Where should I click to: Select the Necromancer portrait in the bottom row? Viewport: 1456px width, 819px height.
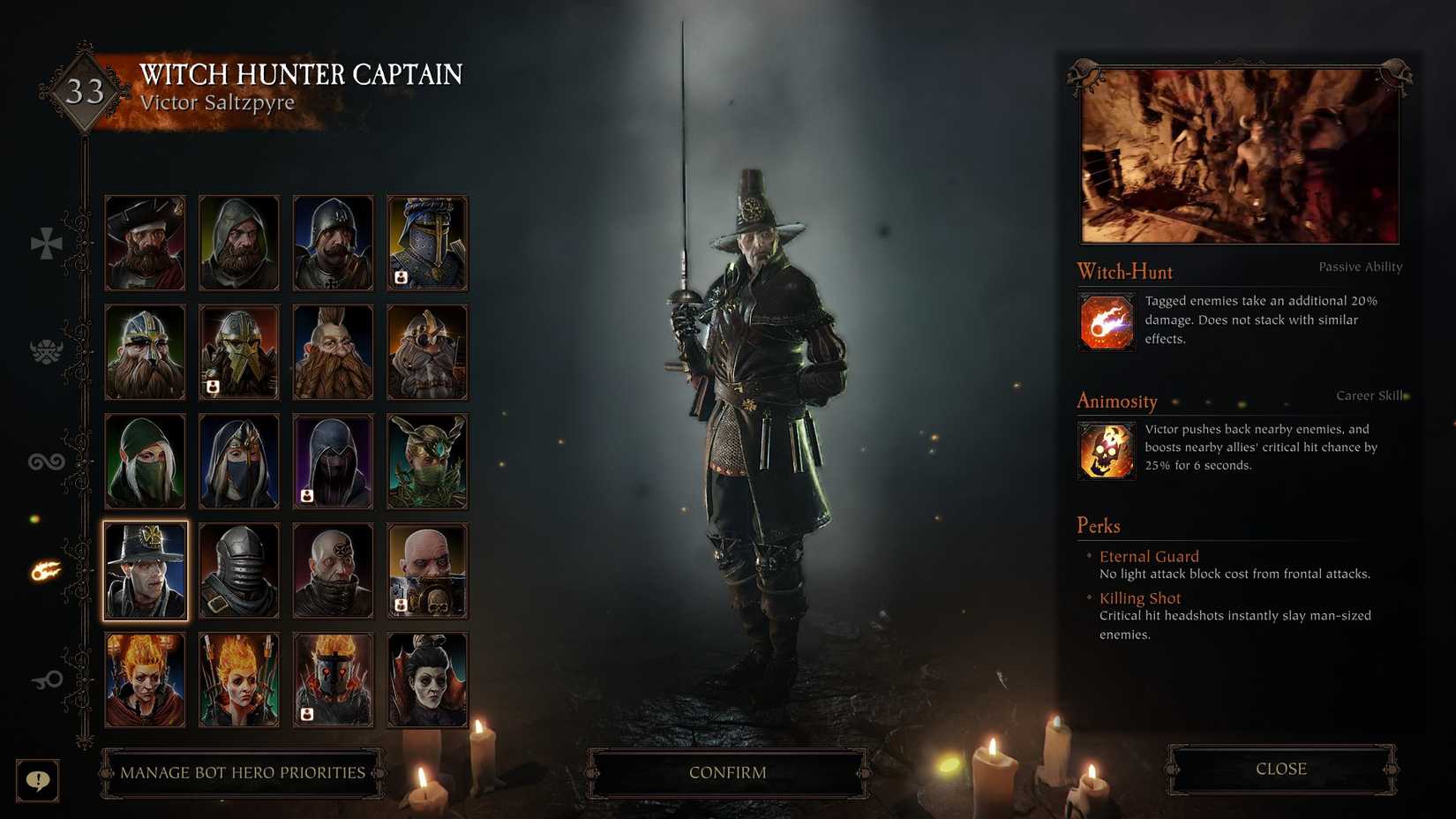point(427,680)
